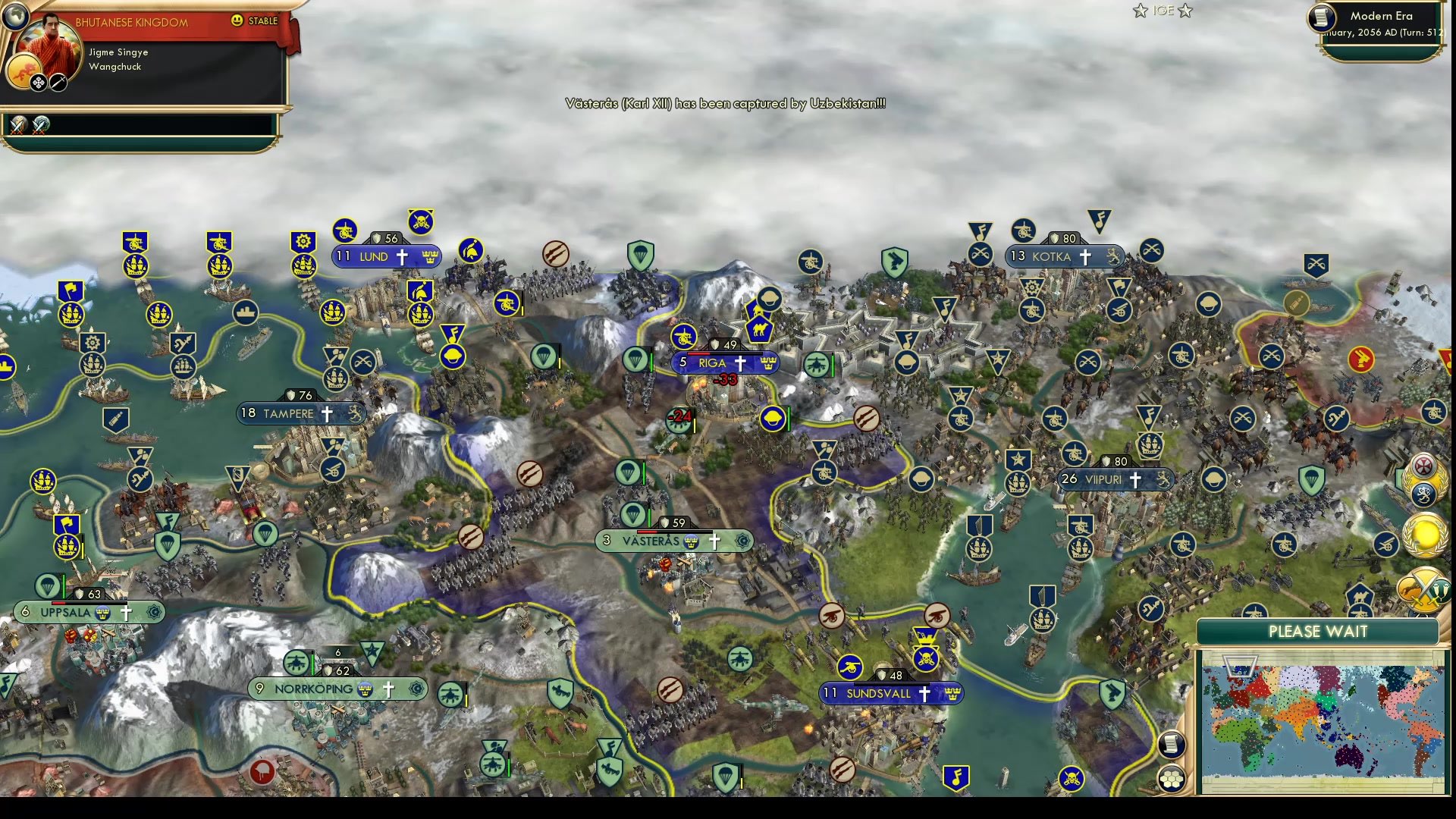This screenshot has height=819, width=1456.
Task: Click the PLEASE WAIT banner above the minimap
Action: coord(1318,632)
